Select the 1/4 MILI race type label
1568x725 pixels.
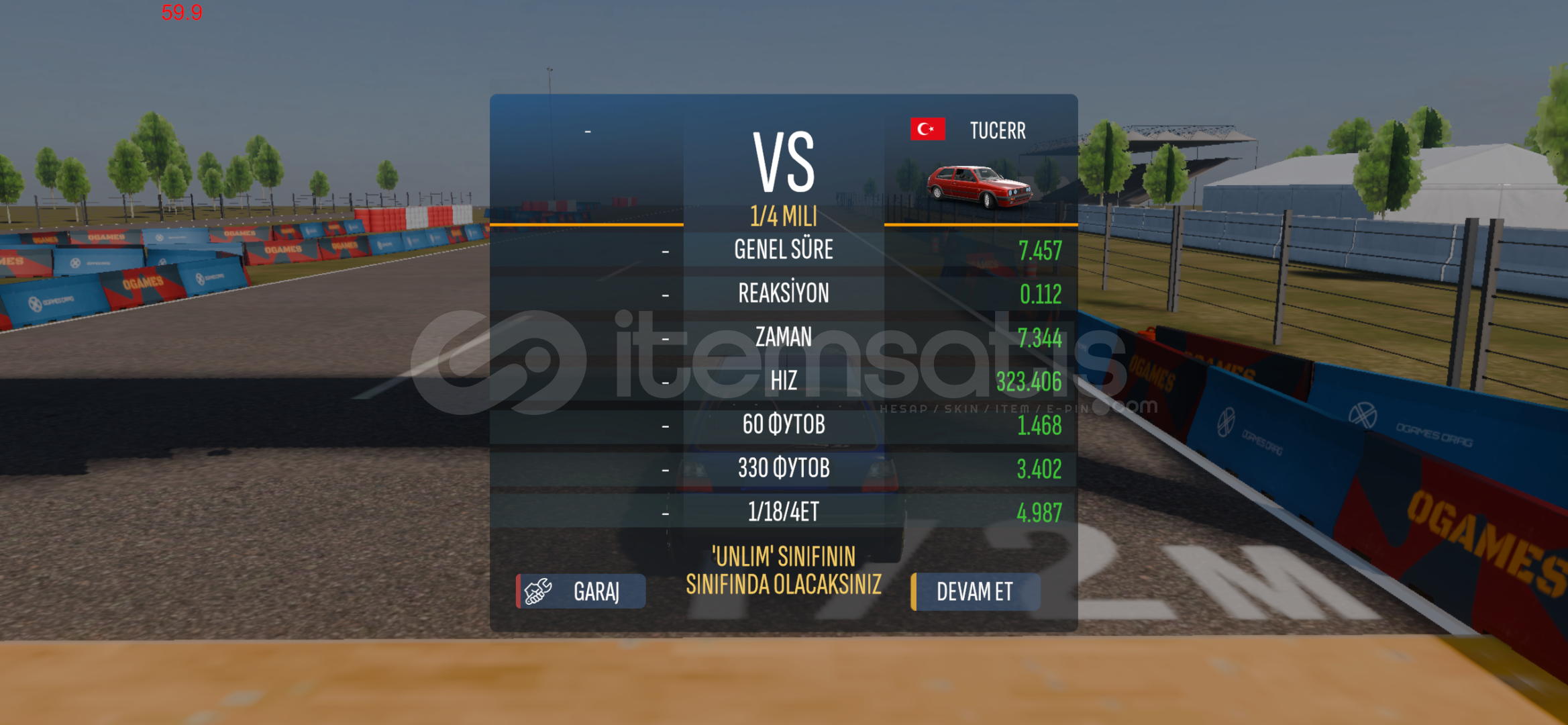[x=784, y=217]
